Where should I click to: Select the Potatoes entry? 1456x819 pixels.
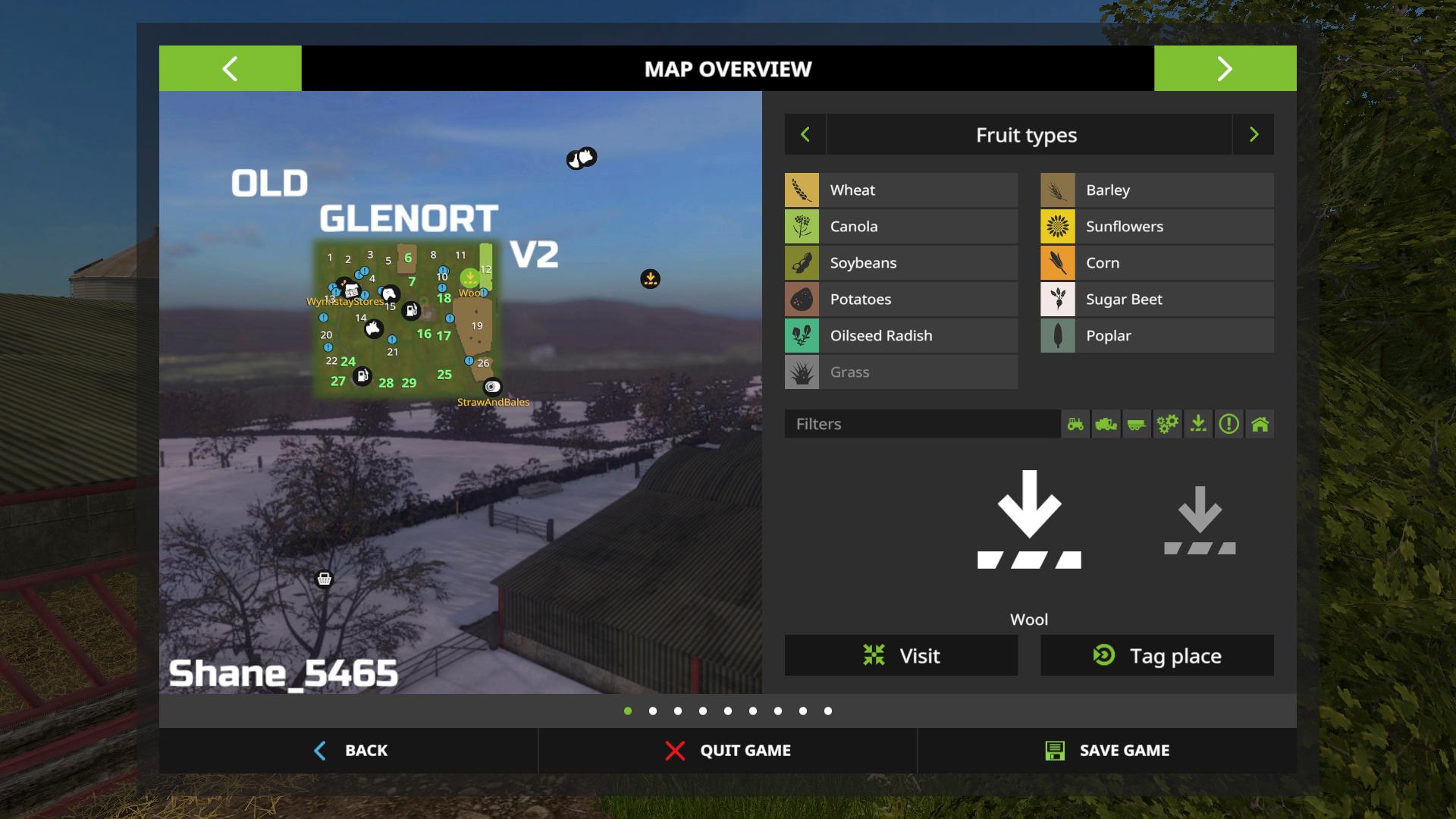pyautogui.click(x=901, y=299)
